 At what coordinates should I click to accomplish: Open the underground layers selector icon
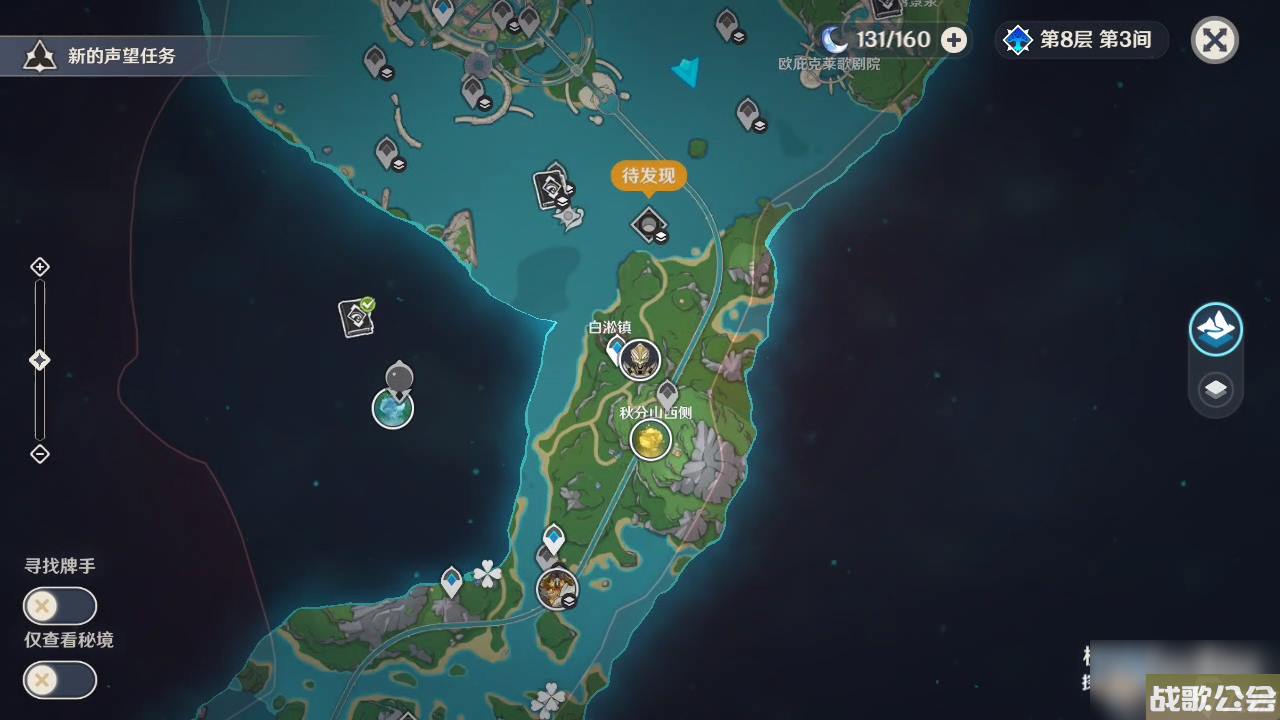pyautogui.click(x=1216, y=390)
